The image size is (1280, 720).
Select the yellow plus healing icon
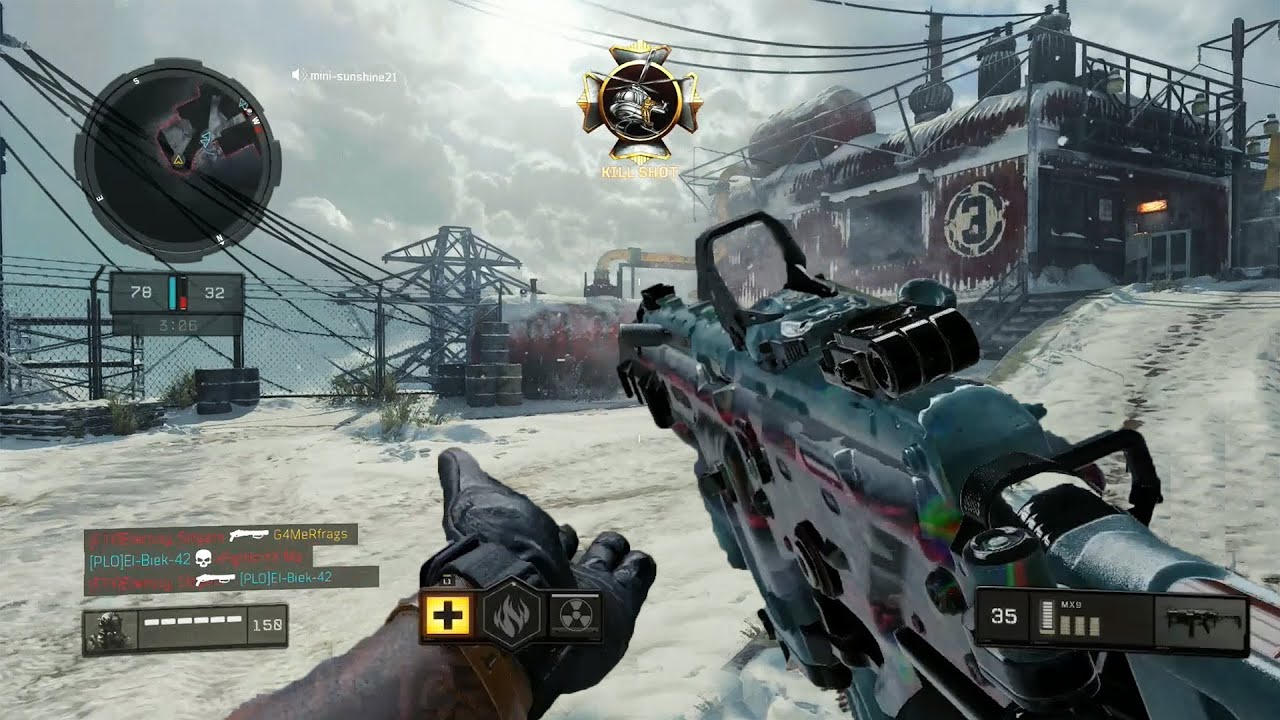point(447,615)
